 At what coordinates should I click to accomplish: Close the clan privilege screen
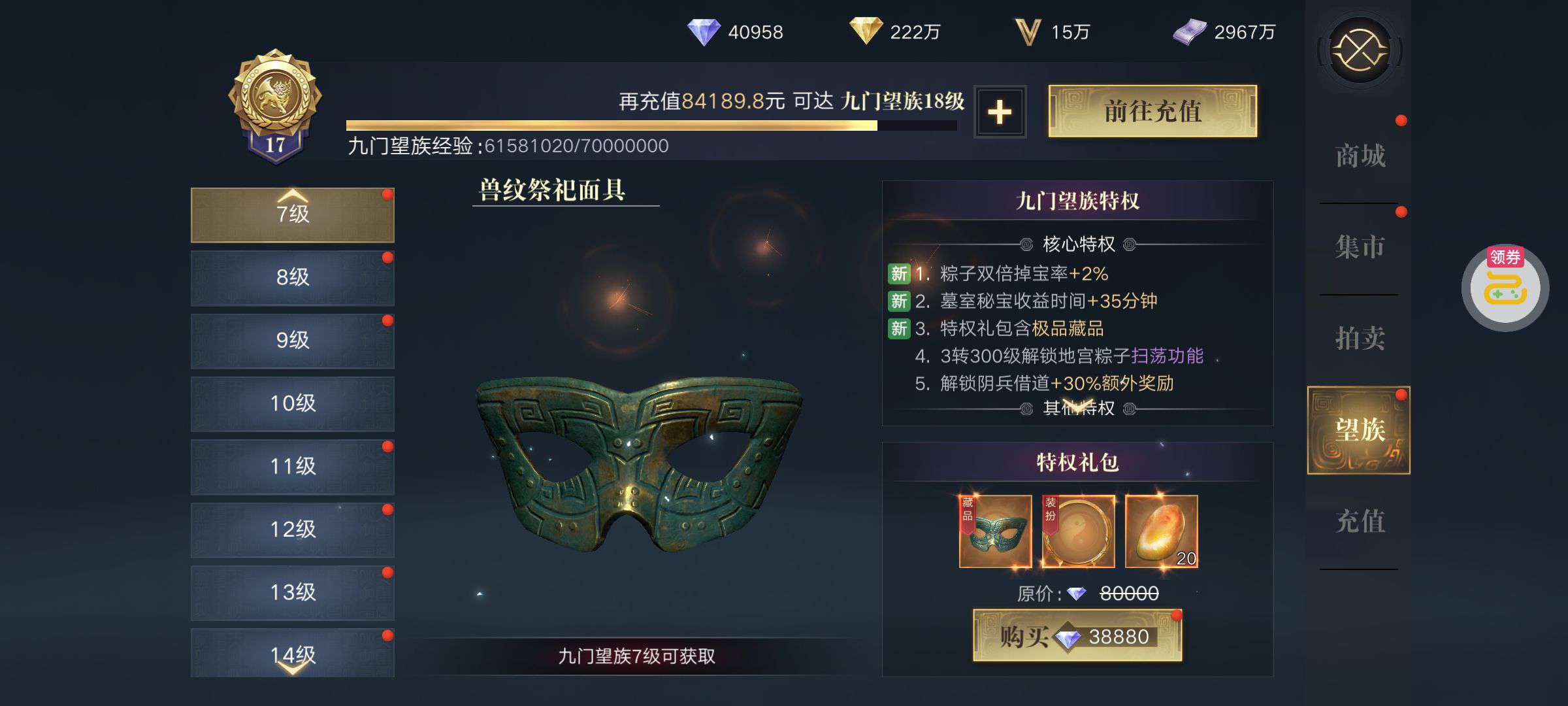1360,50
